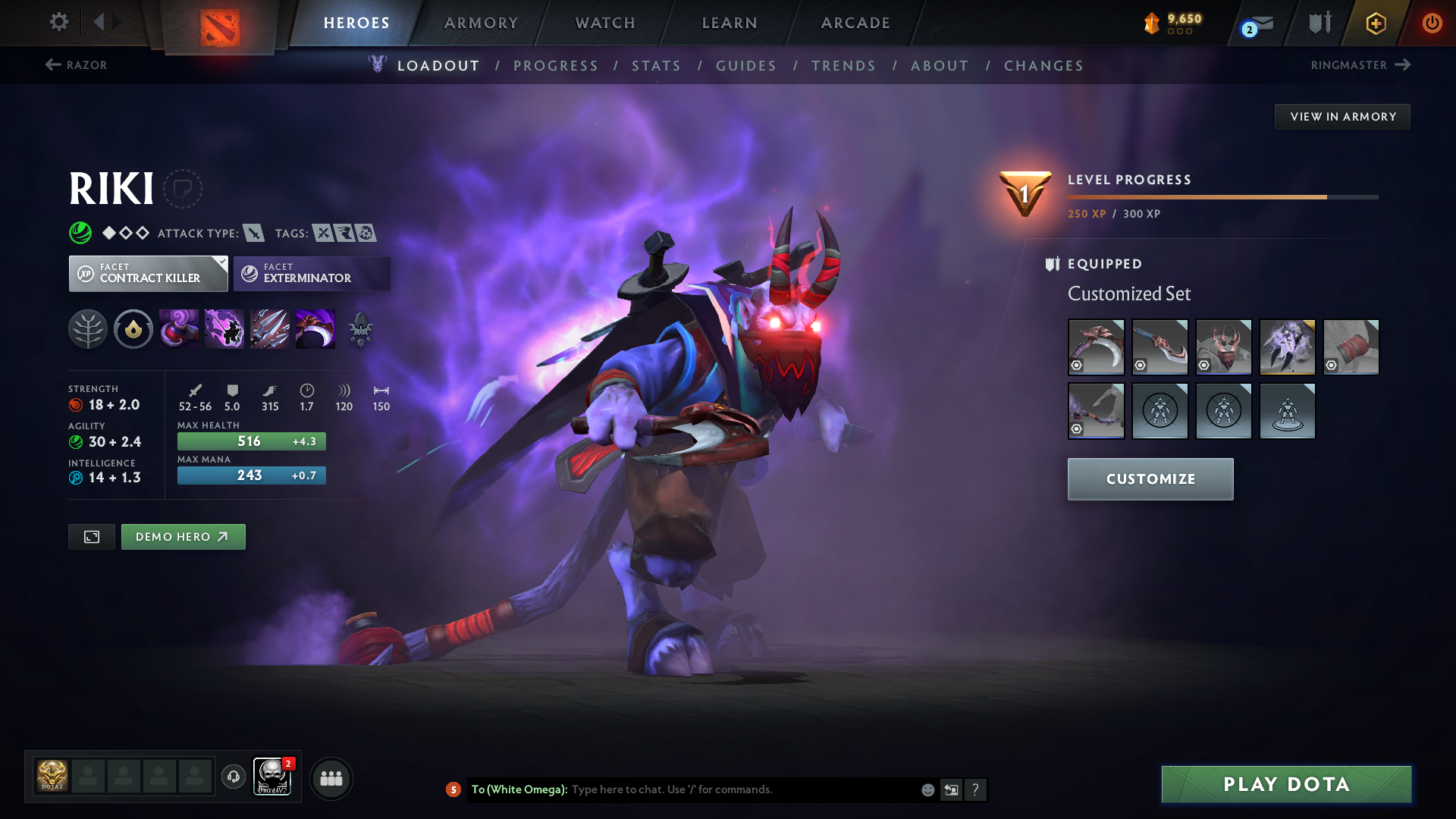This screenshot has width=1456, height=819.
Task: Choose the Contract Killer facet
Action: pos(149,273)
